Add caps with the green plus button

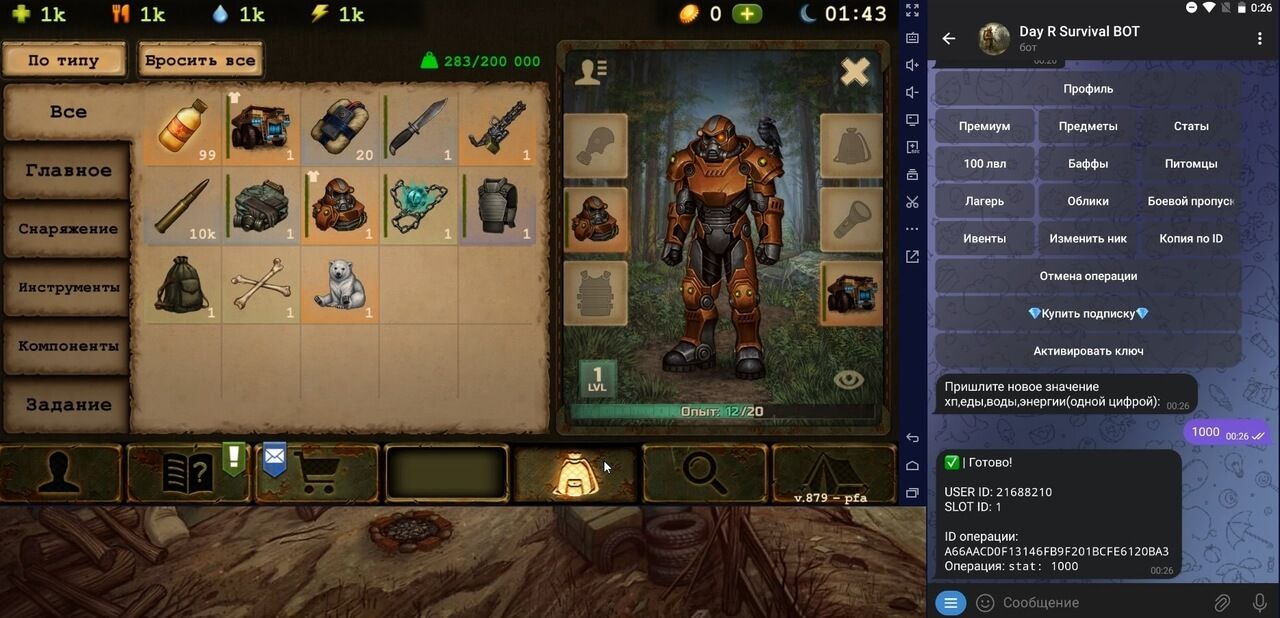(x=746, y=14)
